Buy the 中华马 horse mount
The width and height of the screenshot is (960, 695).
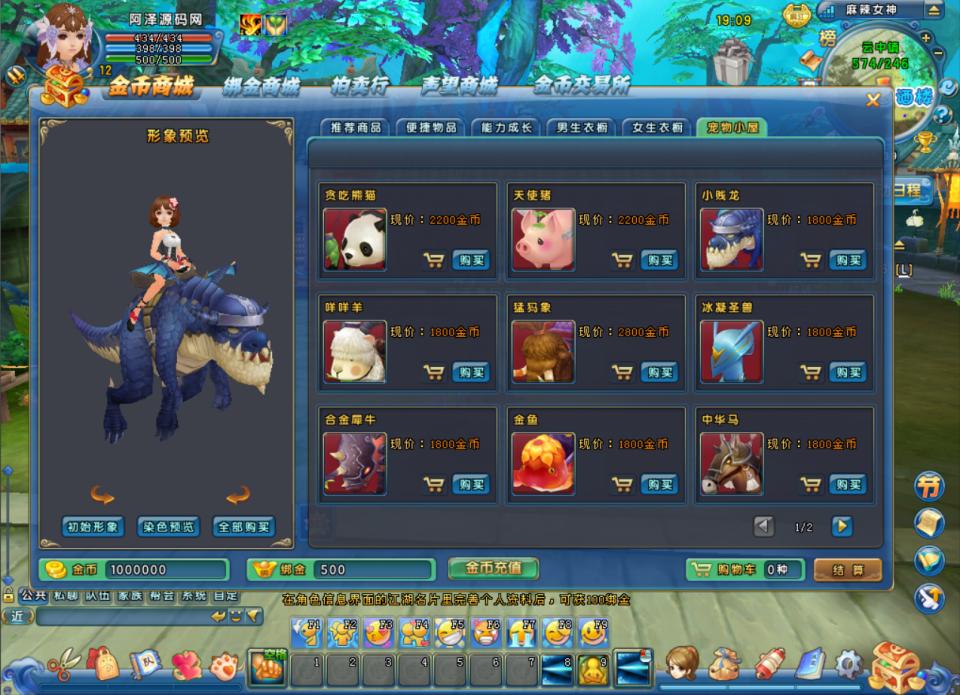(x=847, y=484)
